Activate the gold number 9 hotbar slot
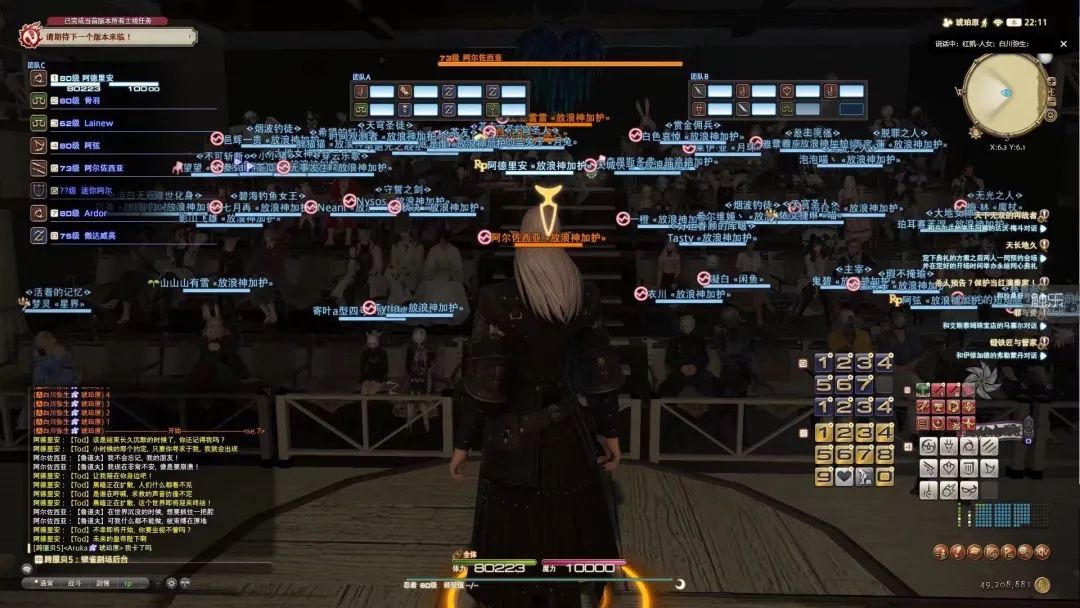 tap(824, 476)
